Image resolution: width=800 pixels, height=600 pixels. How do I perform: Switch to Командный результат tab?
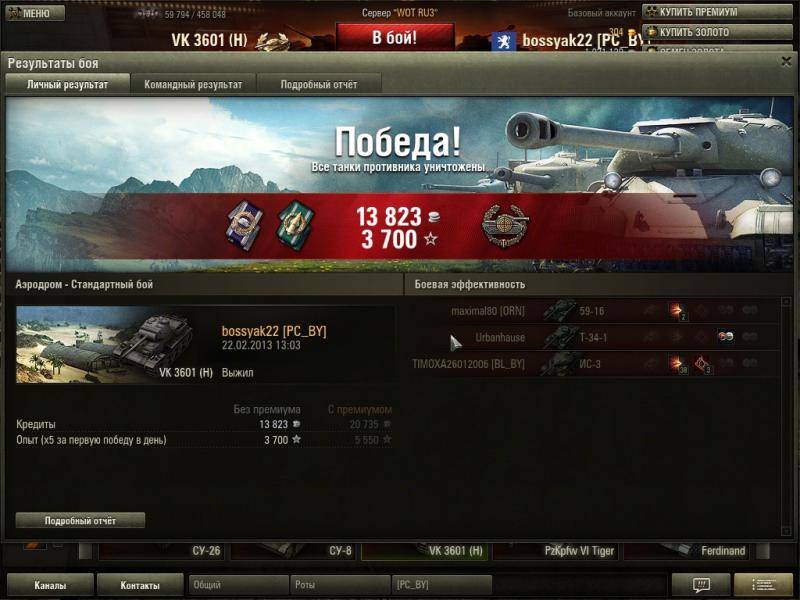(x=192, y=85)
